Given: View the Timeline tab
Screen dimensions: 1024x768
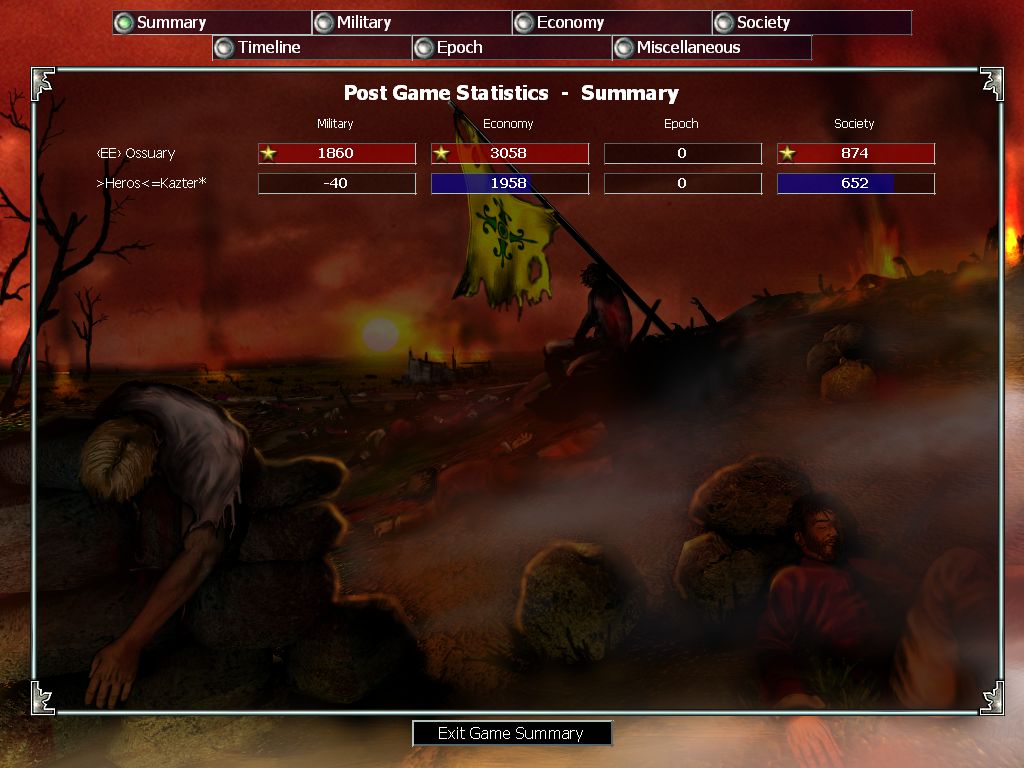Looking at the screenshot, I should pos(311,48).
